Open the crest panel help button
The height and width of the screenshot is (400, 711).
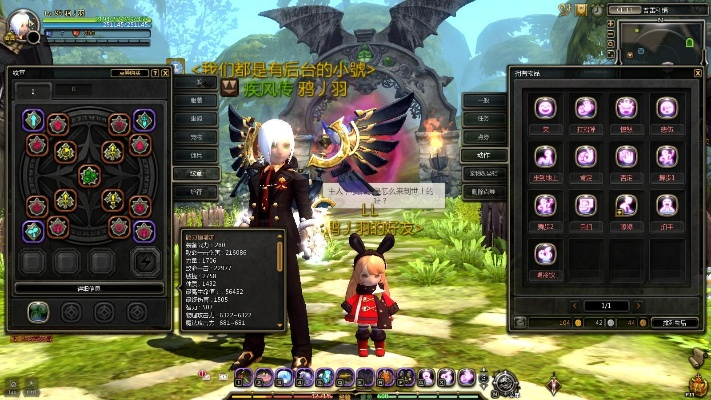(154, 72)
